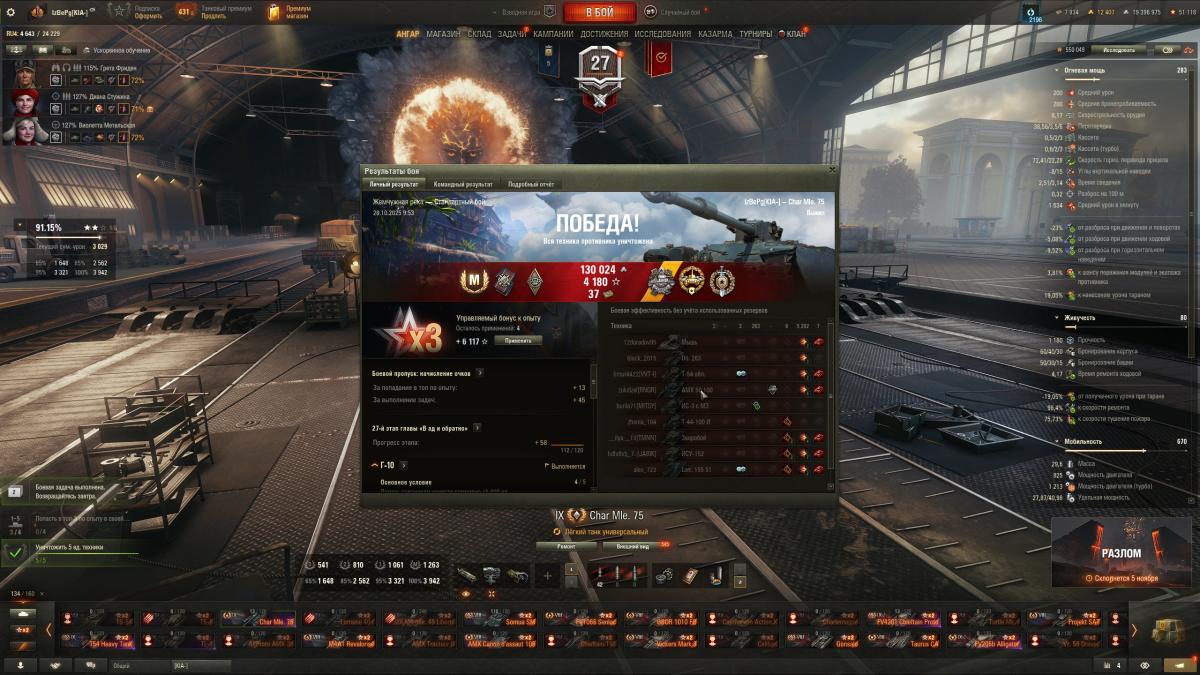Open the Исследования tech tree

(662, 33)
